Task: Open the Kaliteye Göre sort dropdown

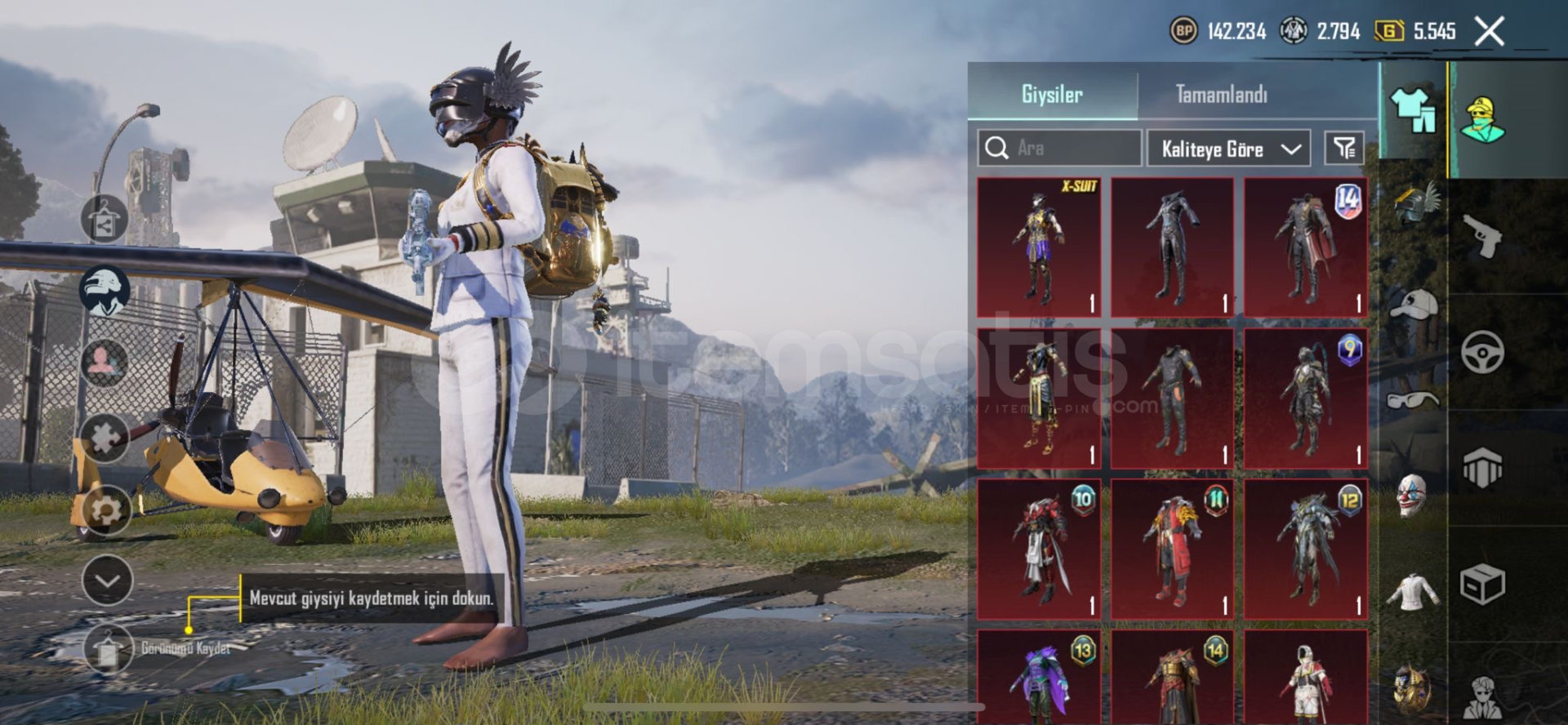Action: pyautogui.click(x=1228, y=149)
